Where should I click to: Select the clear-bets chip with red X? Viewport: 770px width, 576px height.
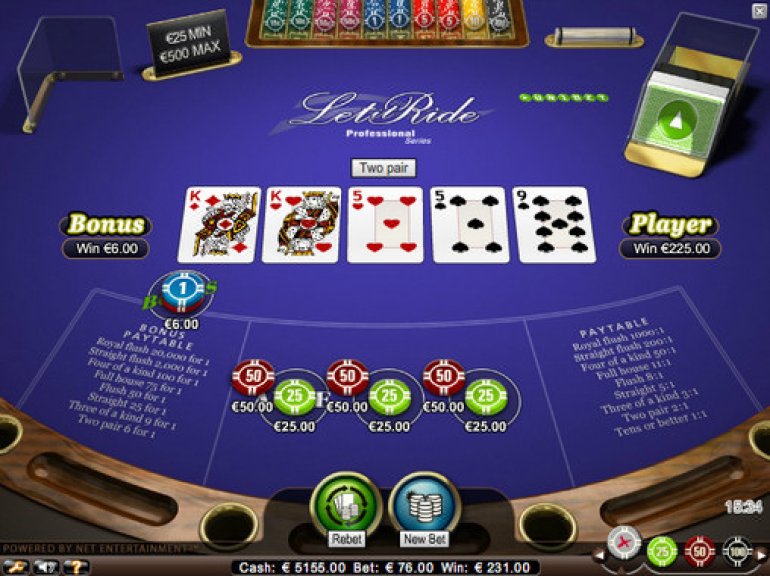click(624, 542)
